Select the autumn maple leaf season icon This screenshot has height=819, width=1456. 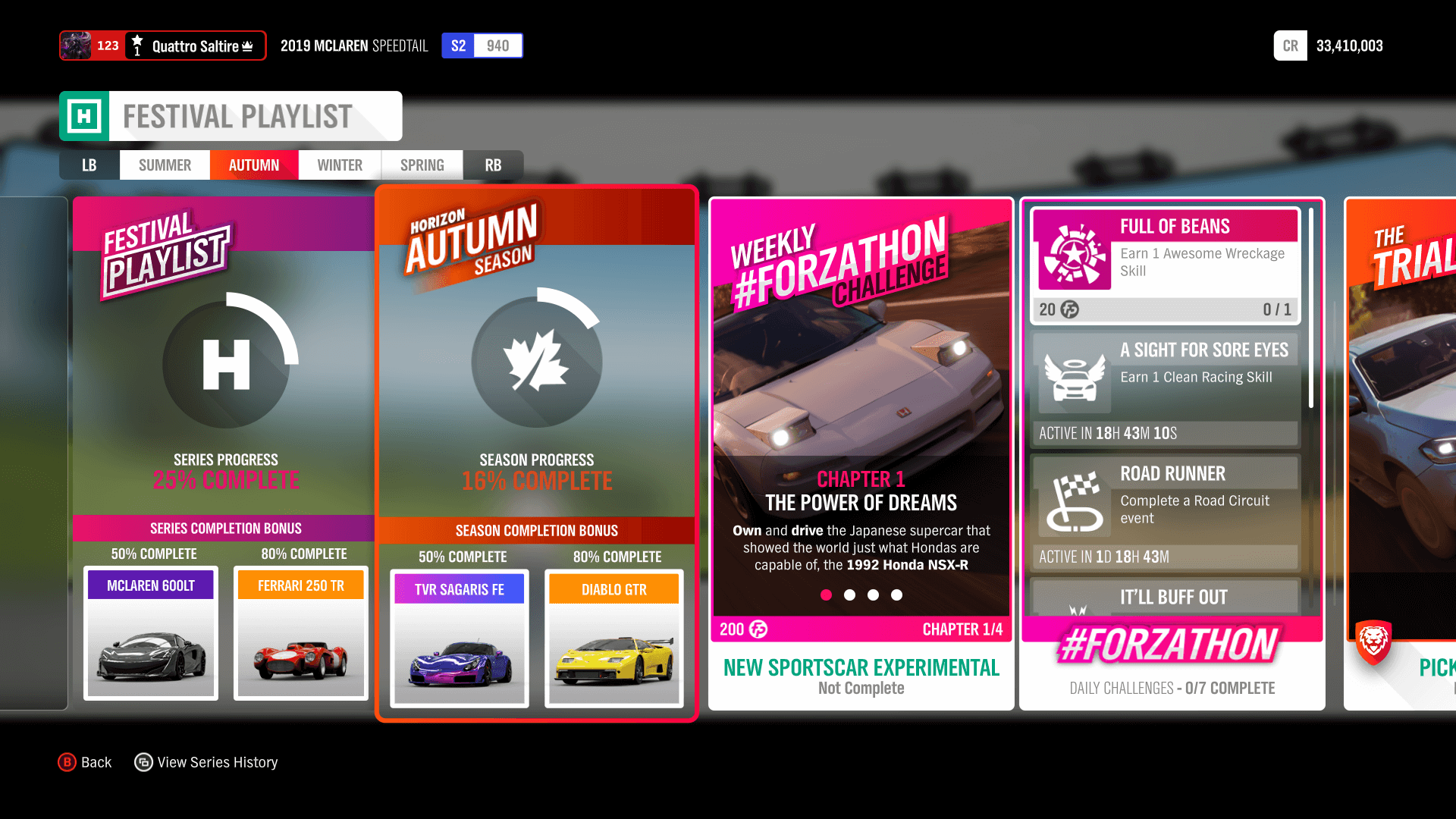[x=537, y=362]
